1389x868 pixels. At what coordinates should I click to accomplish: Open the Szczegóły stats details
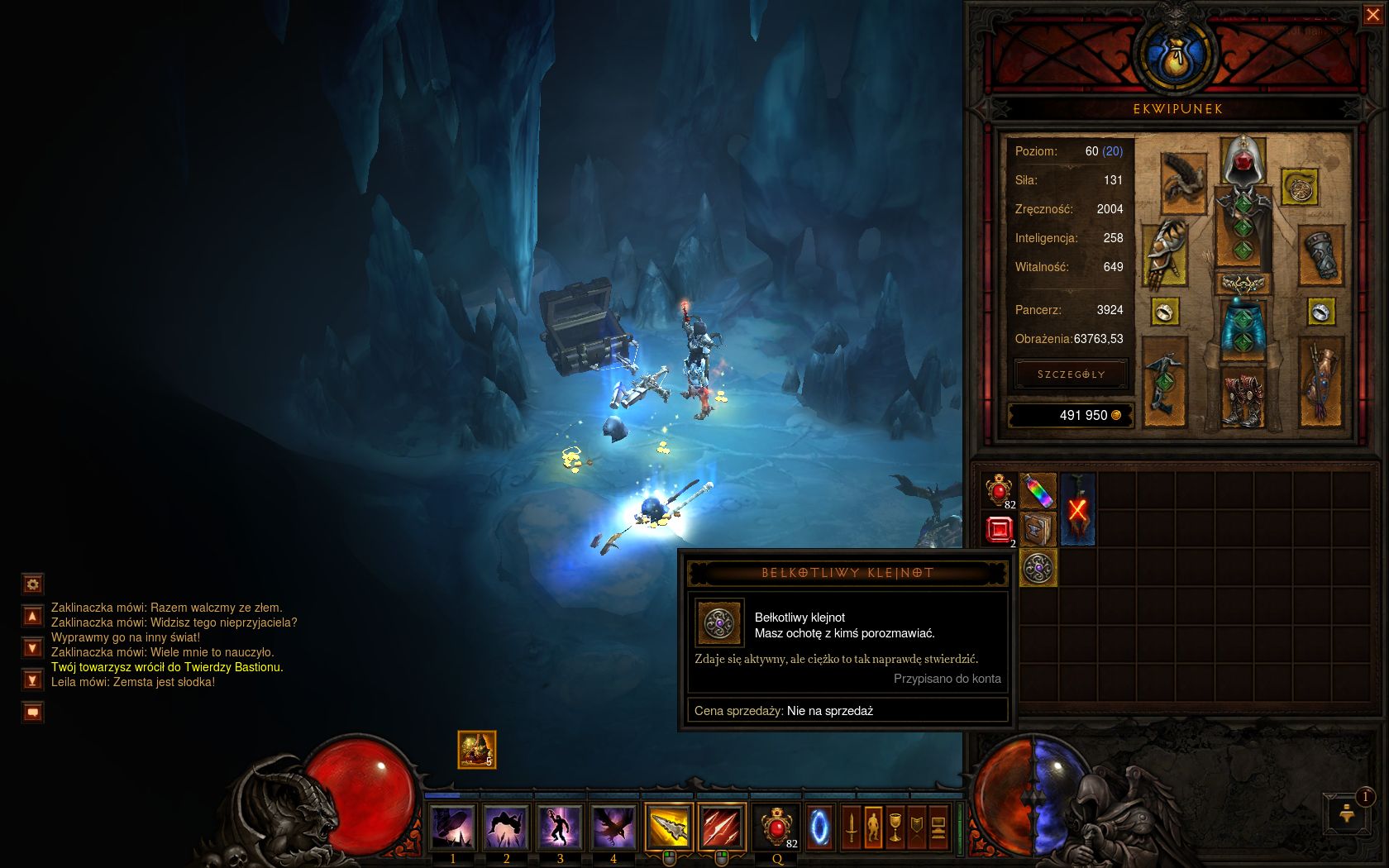coord(1071,374)
